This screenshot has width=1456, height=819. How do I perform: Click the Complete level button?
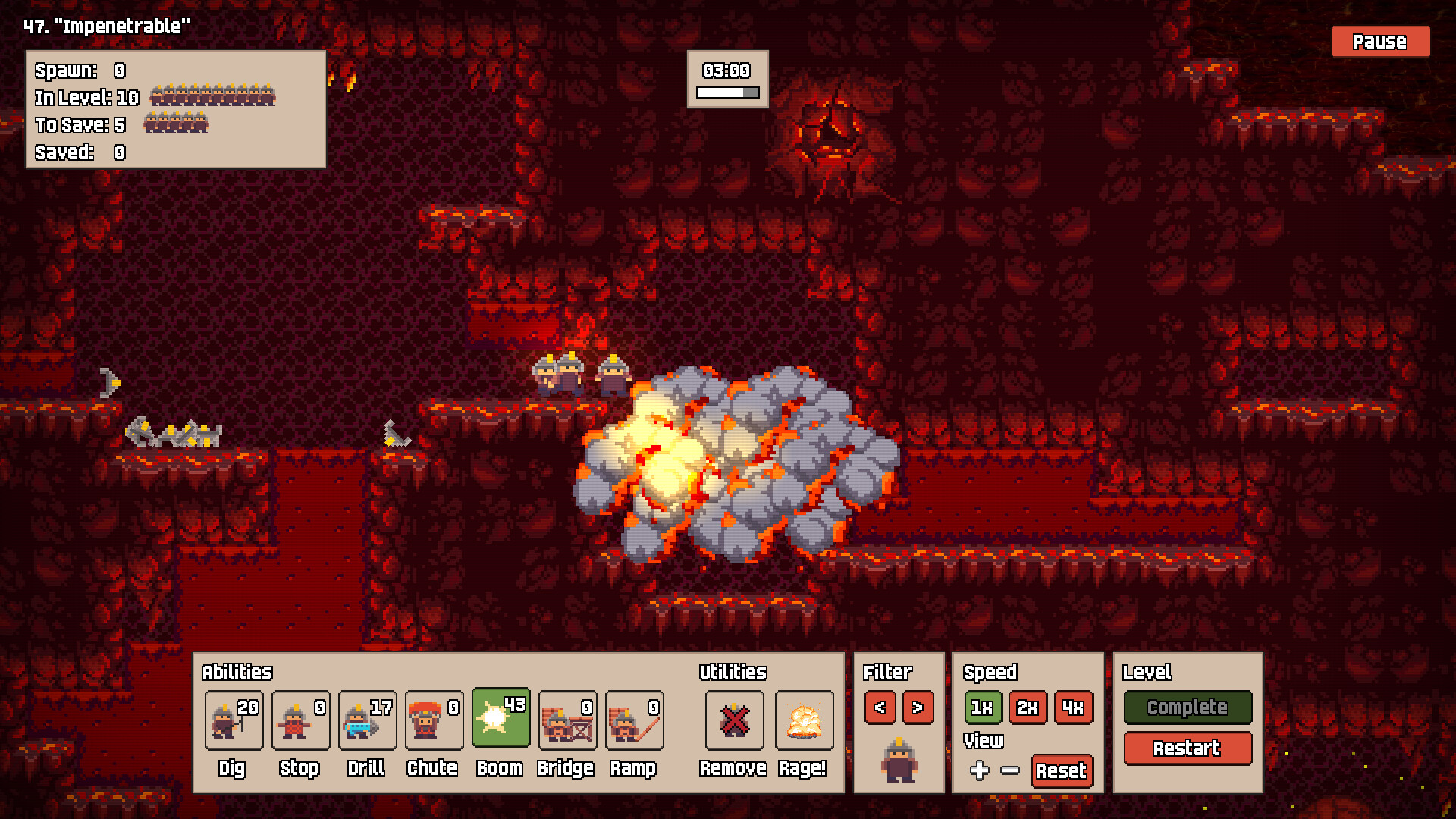pos(1188,707)
